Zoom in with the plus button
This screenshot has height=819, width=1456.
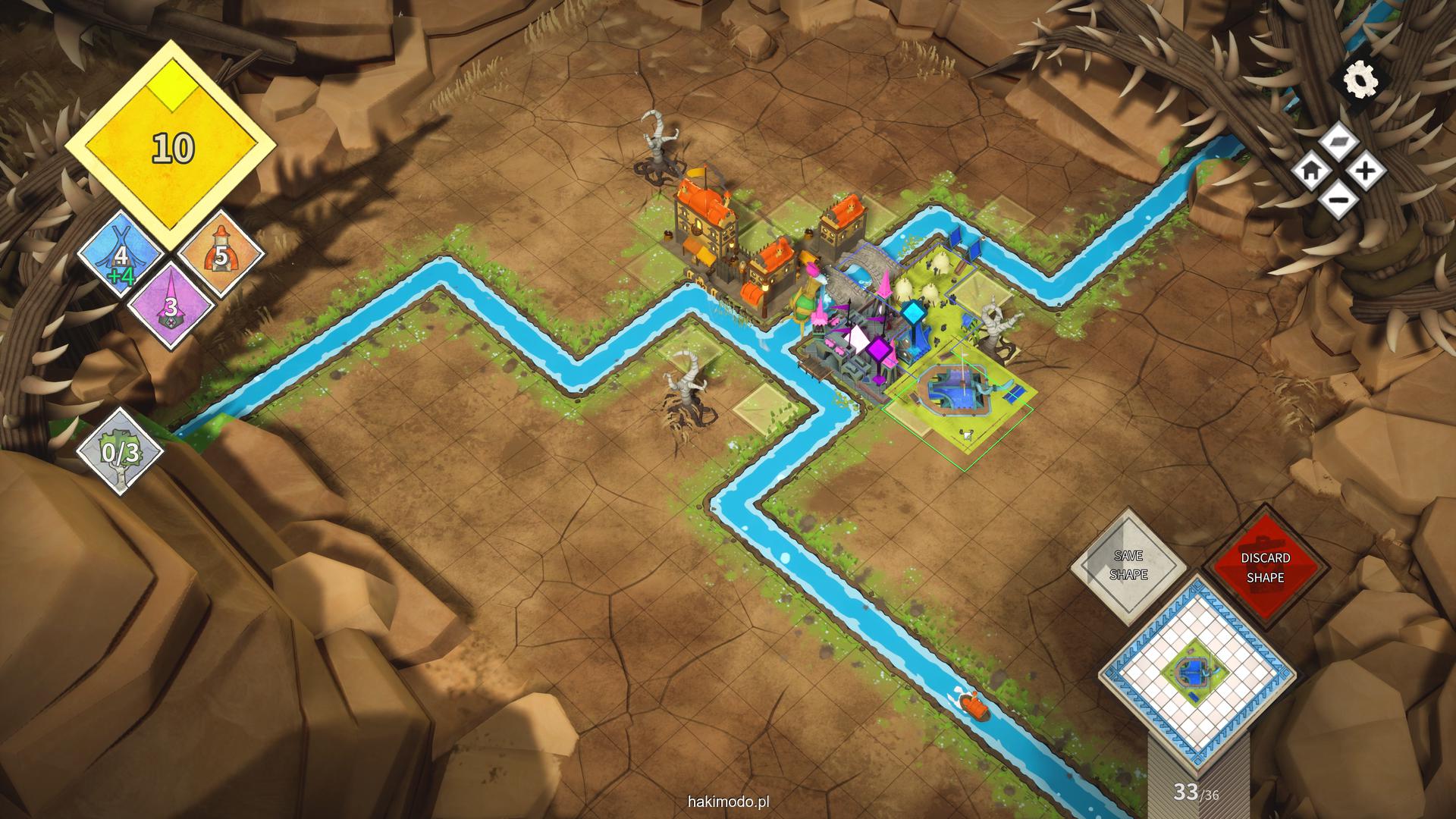[1366, 171]
